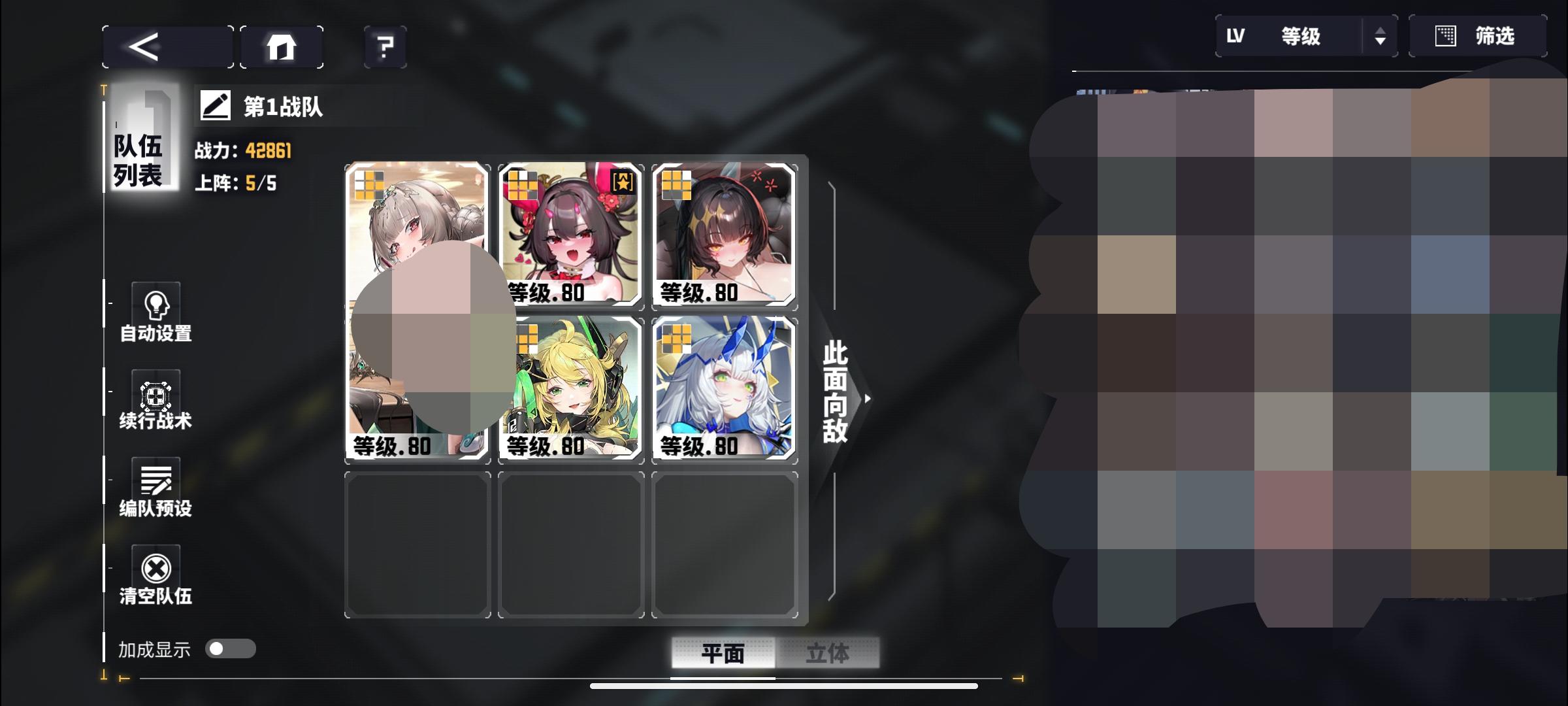The image size is (1568, 706).
Task: Open help using the question mark icon
Action: point(385,46)
